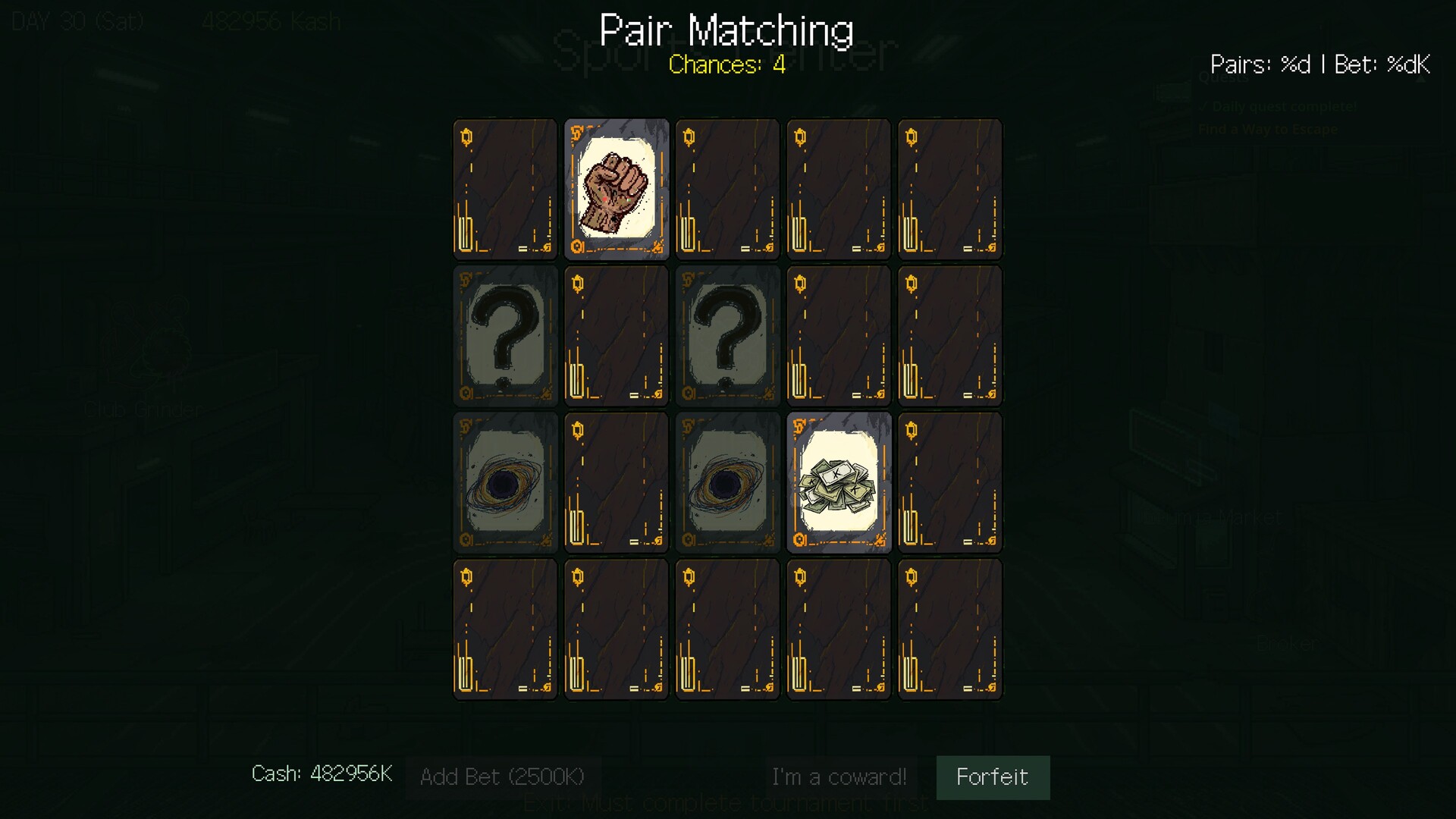Flip the face-down card between the question marks
Viewport: 1456px width, 819px height.
(616, 336)
